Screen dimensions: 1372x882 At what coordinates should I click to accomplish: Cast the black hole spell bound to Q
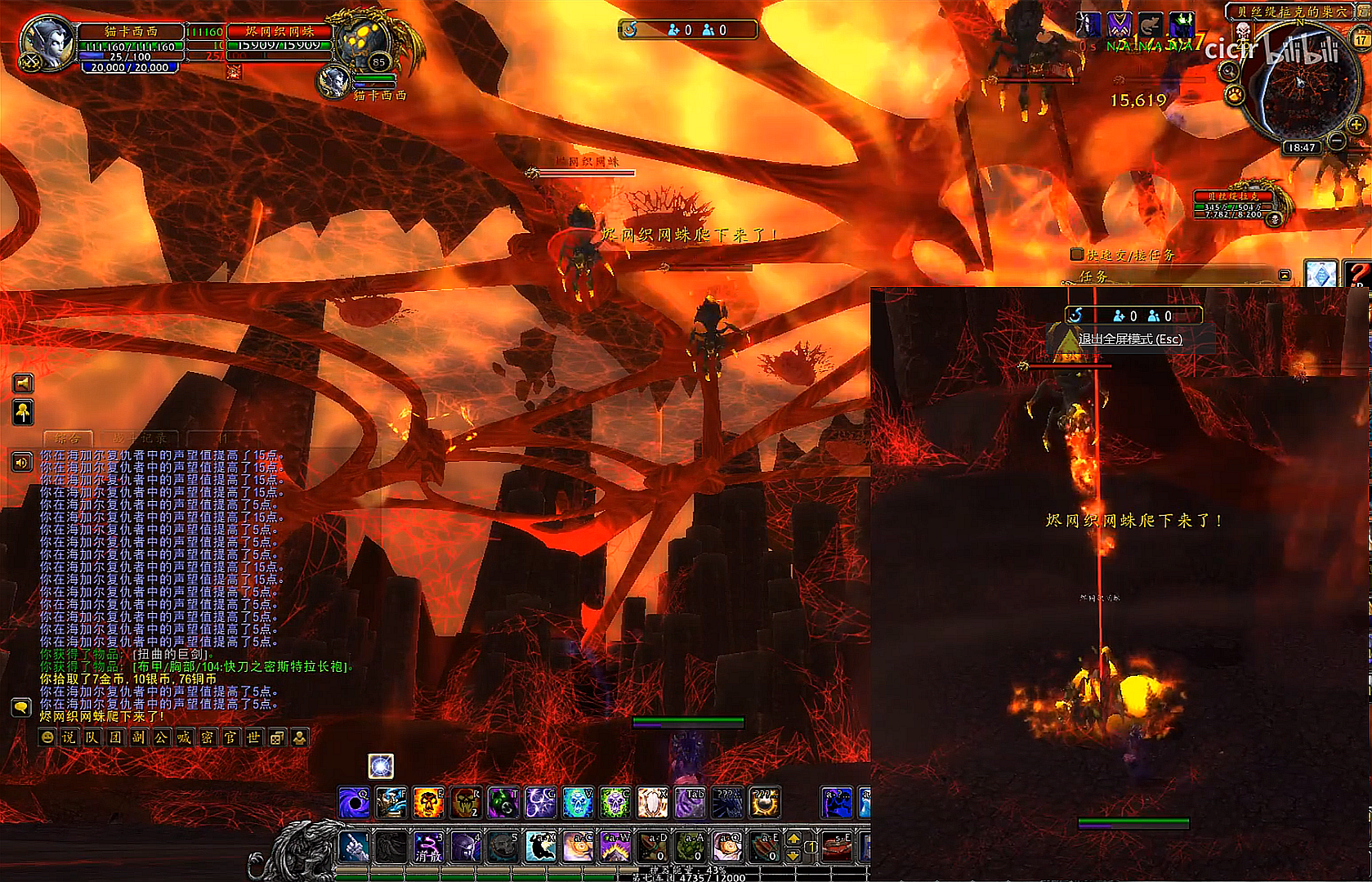click(x=354, y=803)
